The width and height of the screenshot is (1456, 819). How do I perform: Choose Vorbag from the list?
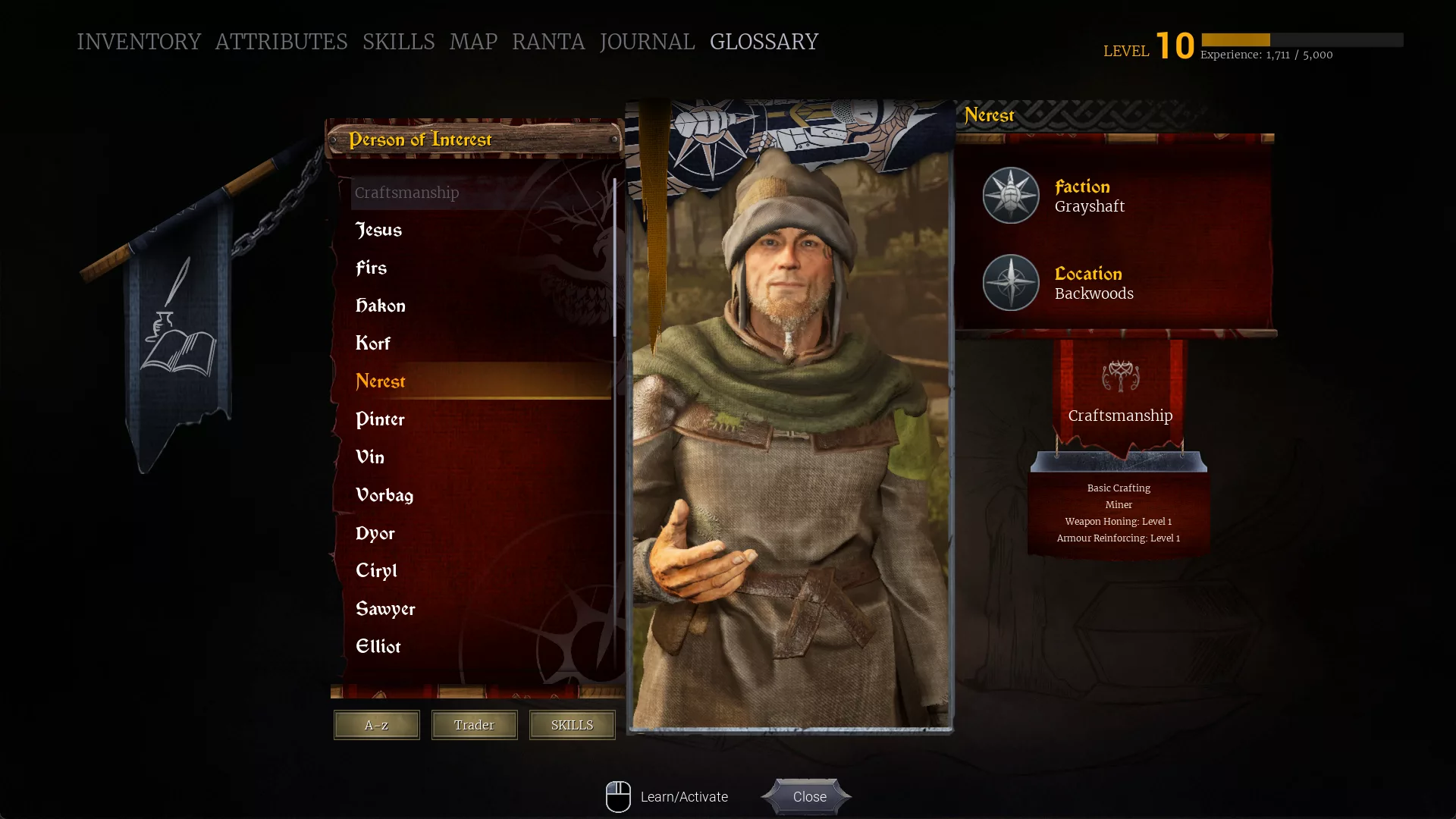click(384, 495)
